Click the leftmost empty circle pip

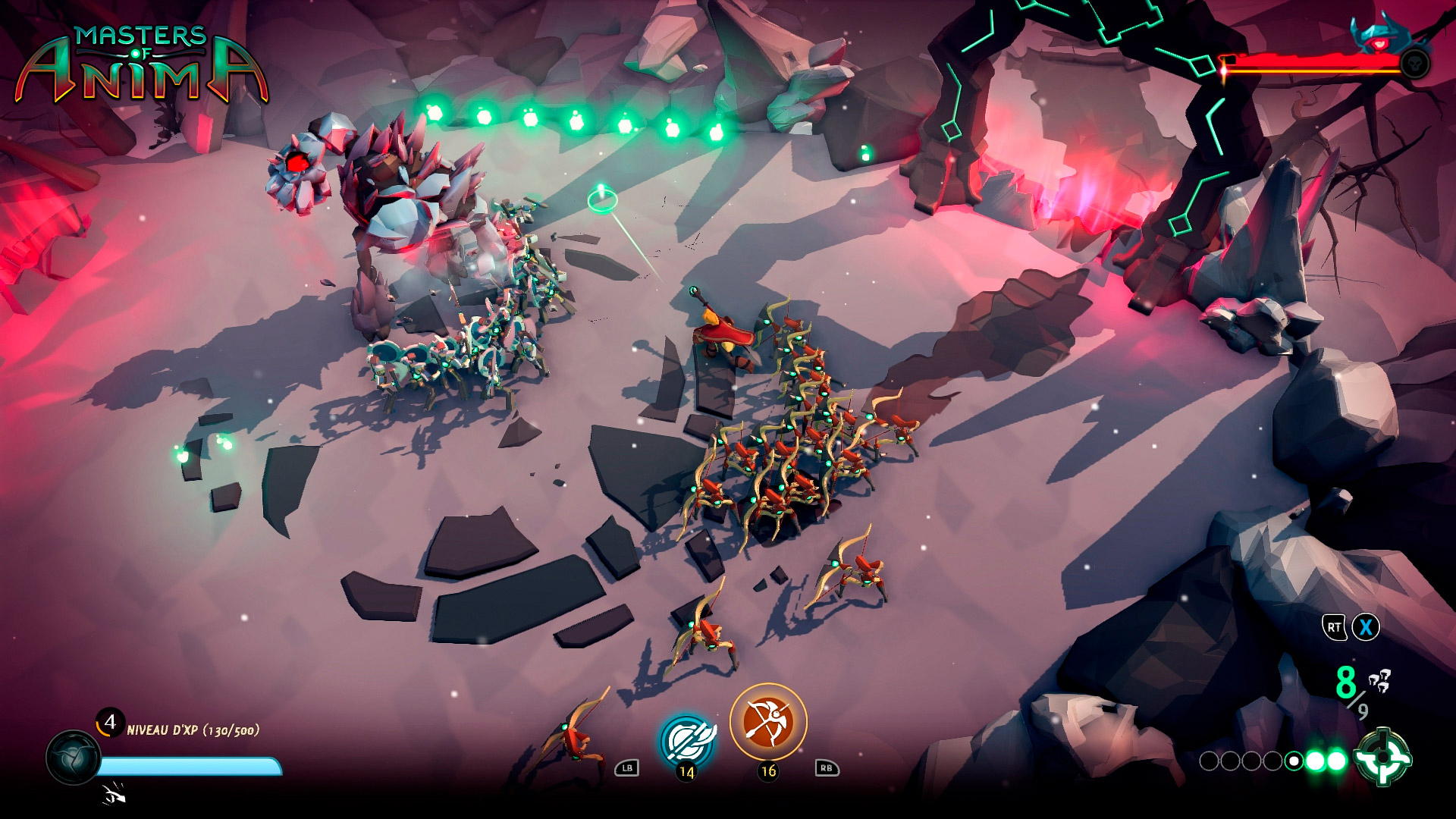pyautogui.click(x=1210, y=760)
